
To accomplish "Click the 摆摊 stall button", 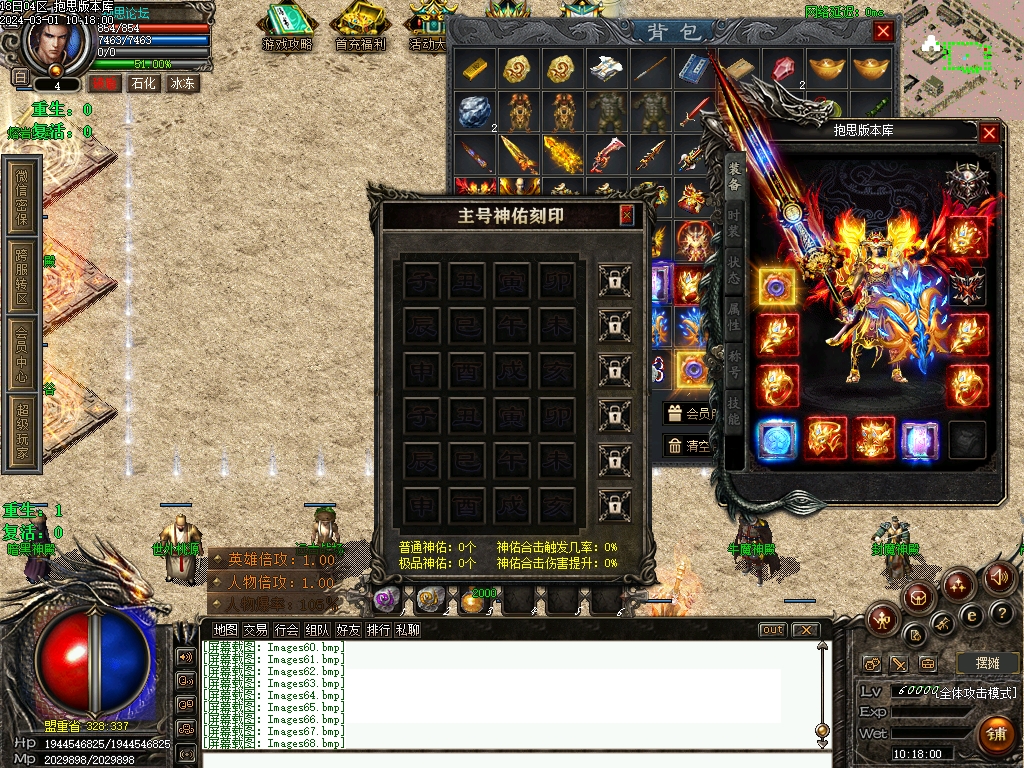I will [987, 663].
